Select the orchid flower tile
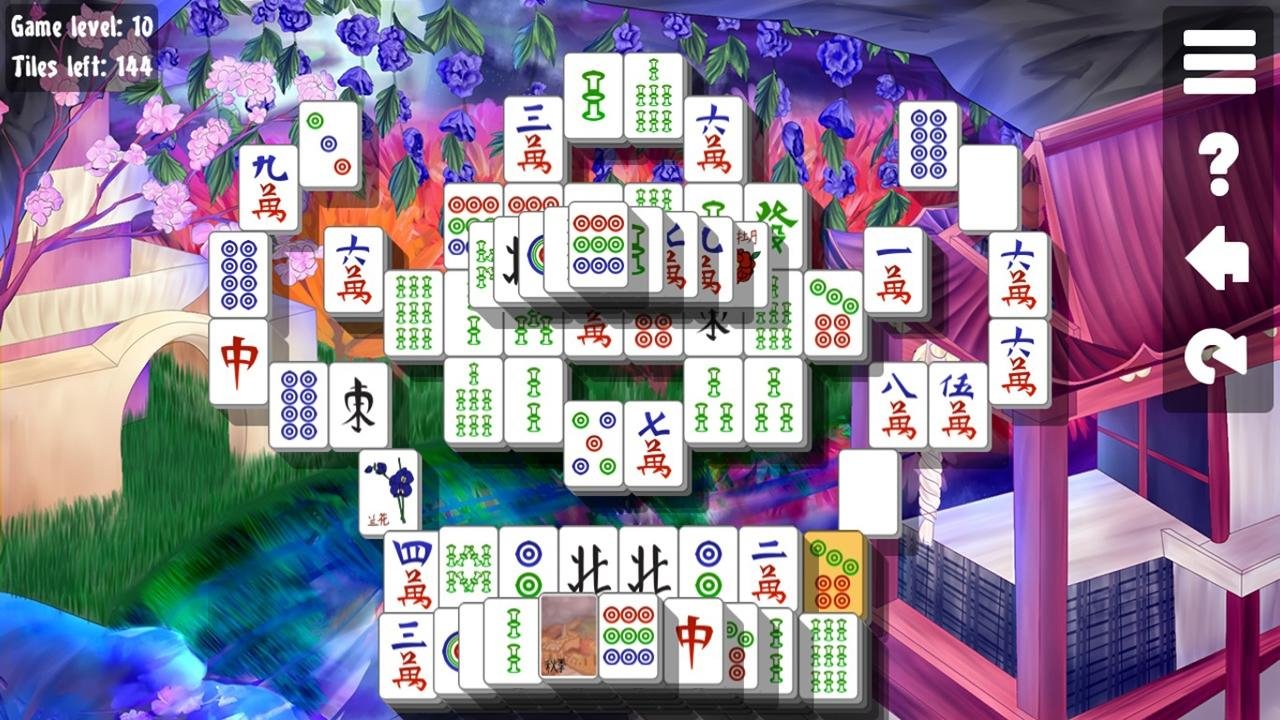1280x720 pixels. tap(386, 490)
